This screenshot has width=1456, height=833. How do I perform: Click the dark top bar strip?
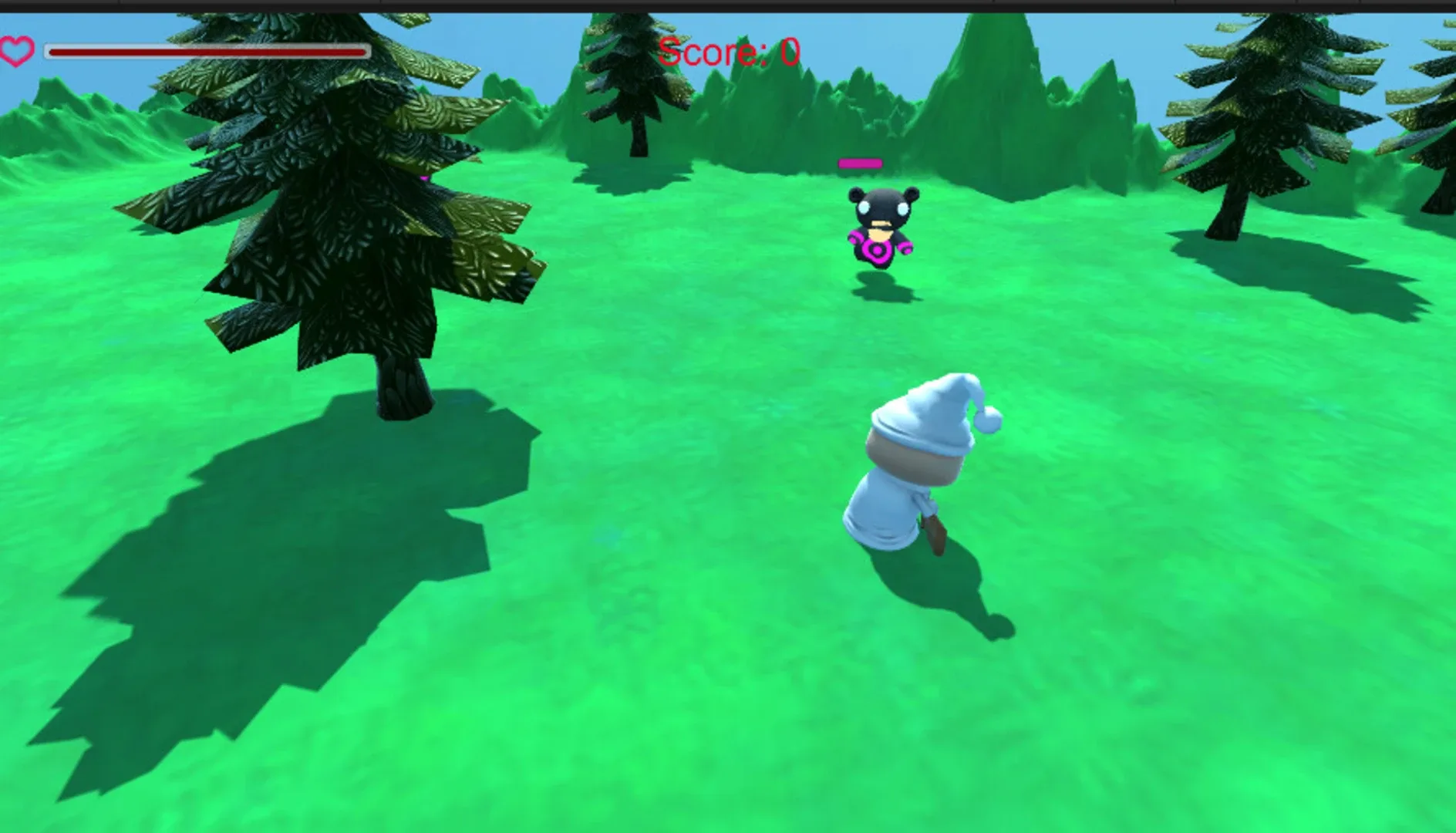[728, 6]
